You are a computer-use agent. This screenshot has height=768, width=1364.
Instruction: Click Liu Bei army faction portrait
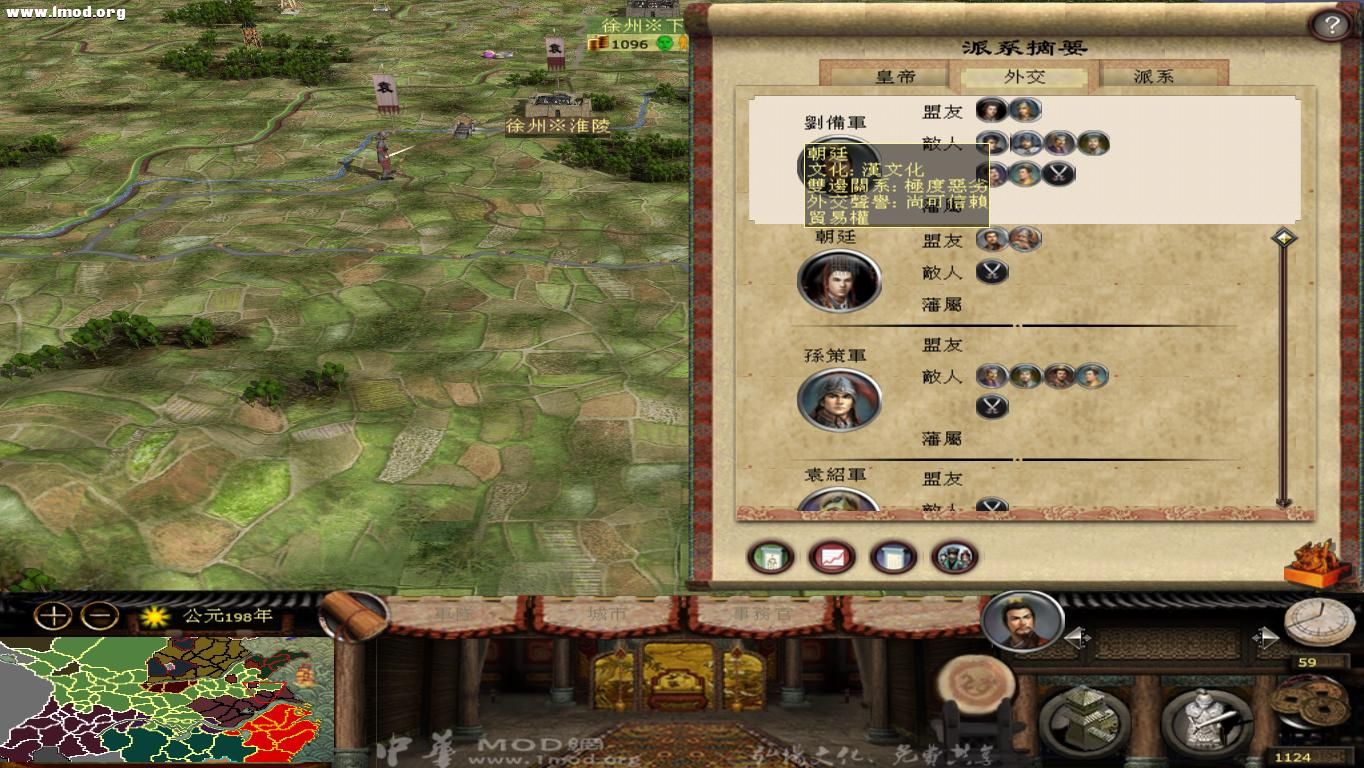click(840, 165)
